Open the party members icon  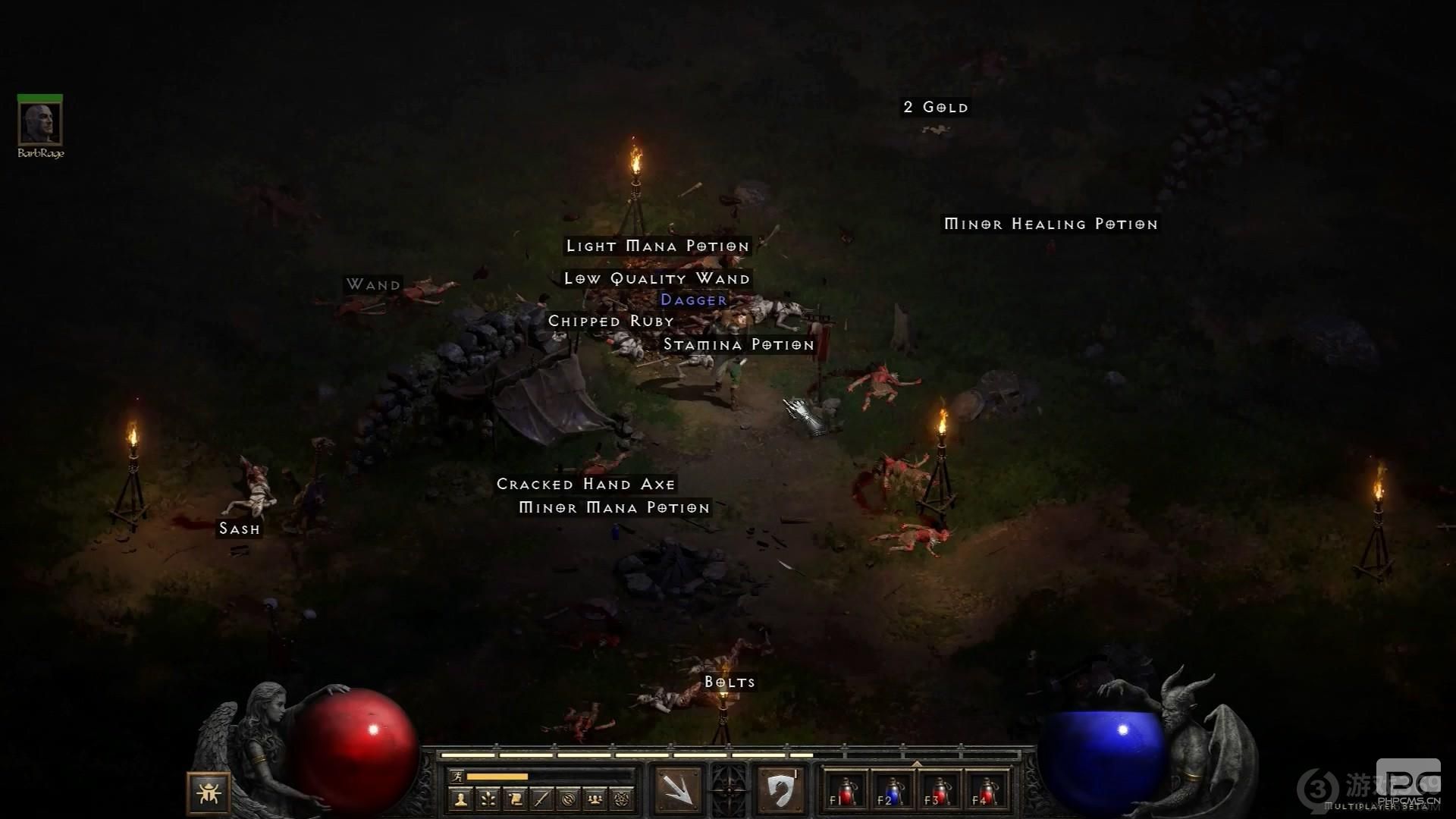(x=596, y=799)
